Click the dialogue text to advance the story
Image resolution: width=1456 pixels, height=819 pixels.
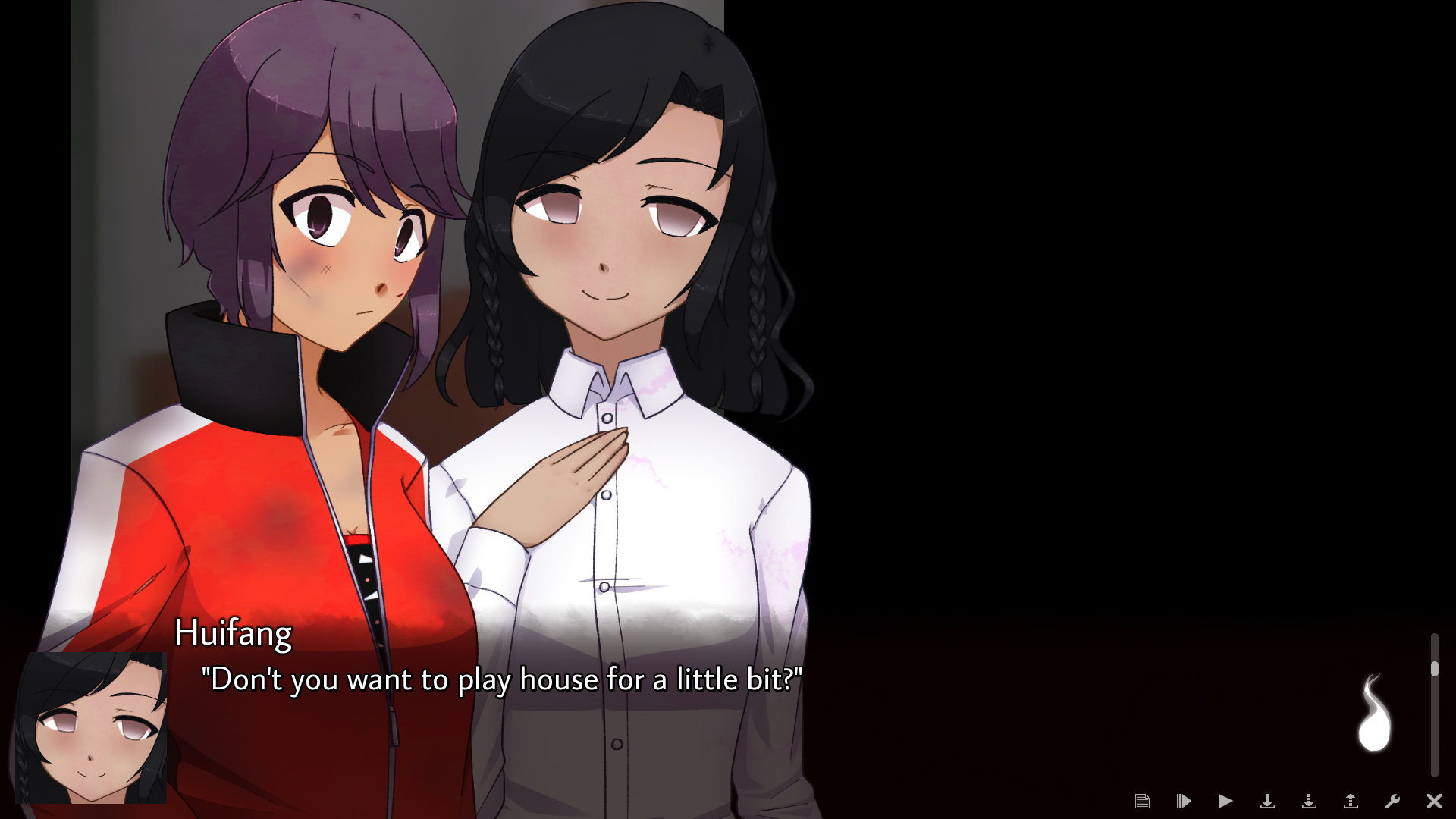coord(503,680)
